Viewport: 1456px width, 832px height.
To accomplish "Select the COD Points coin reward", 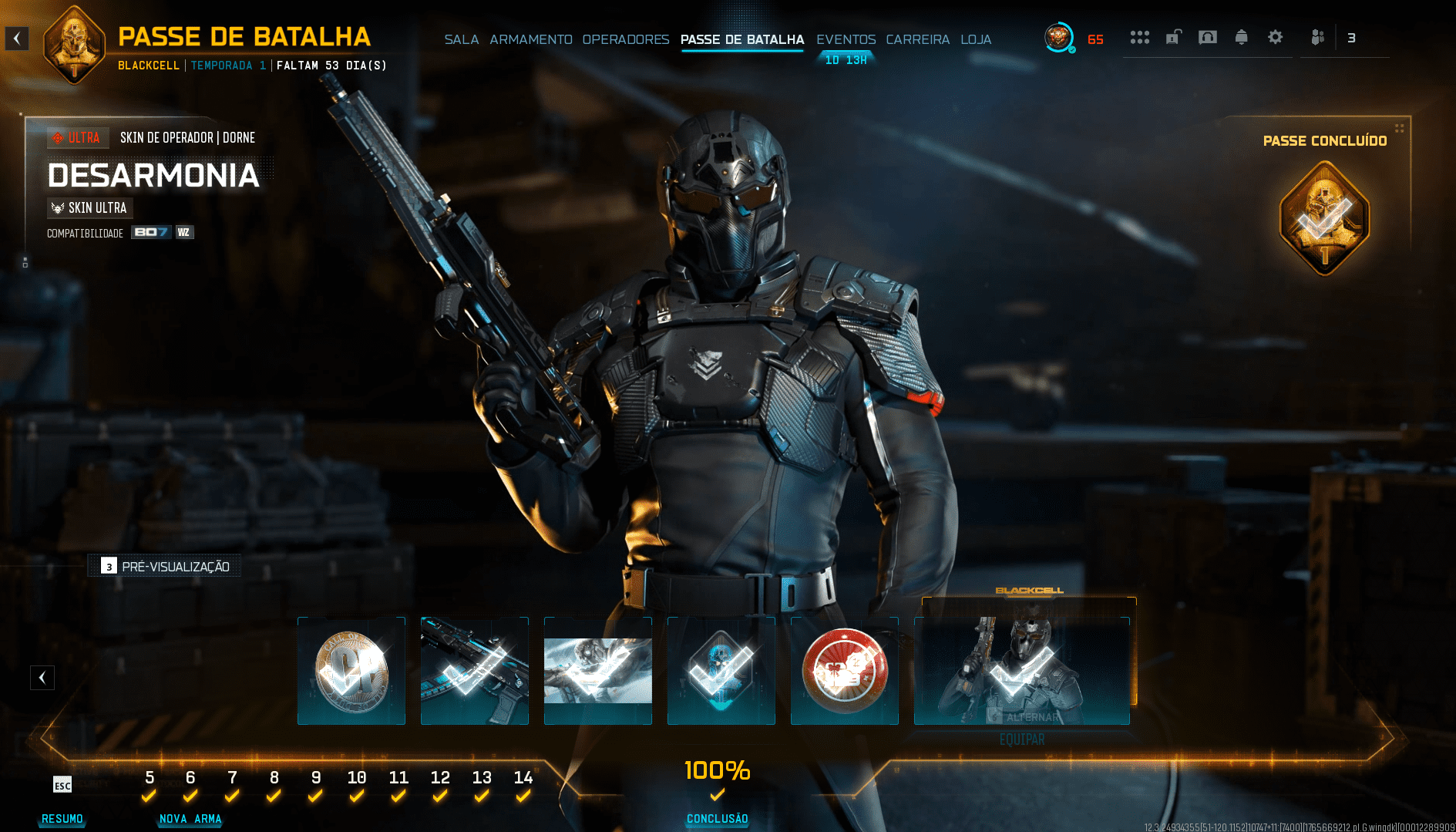I will (351, 671).
